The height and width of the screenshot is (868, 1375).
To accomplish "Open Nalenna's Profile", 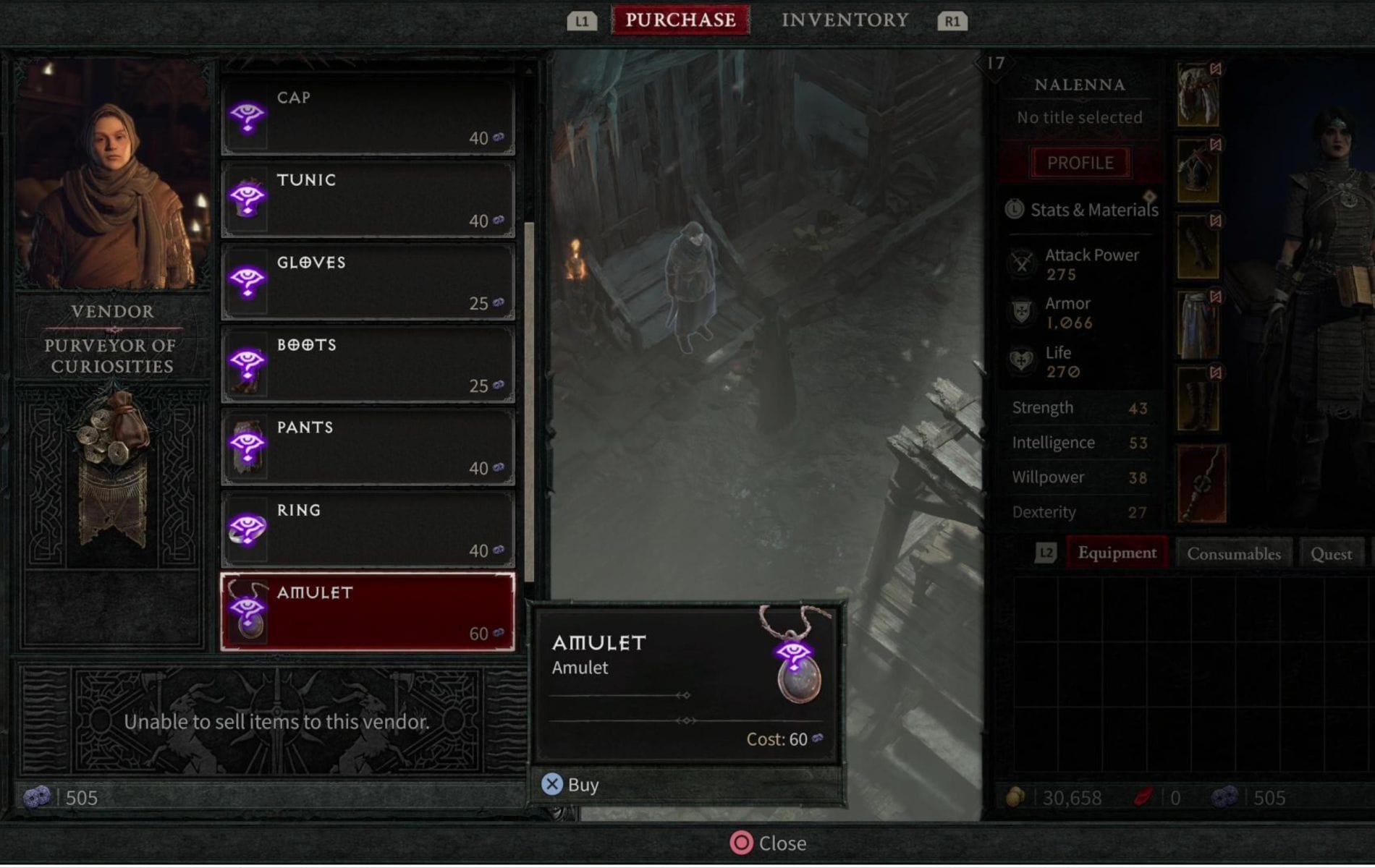I will pyautogui.click(x=1080, y=162).
